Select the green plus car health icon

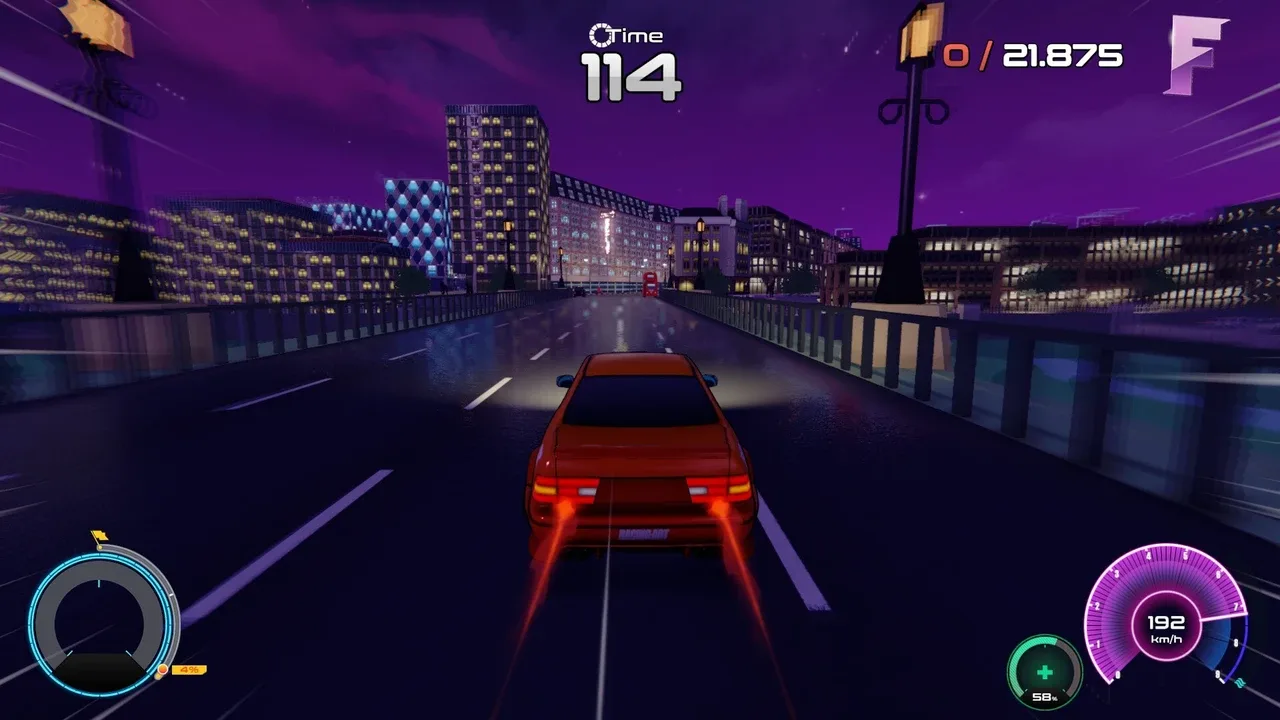tap(1044, 671)
